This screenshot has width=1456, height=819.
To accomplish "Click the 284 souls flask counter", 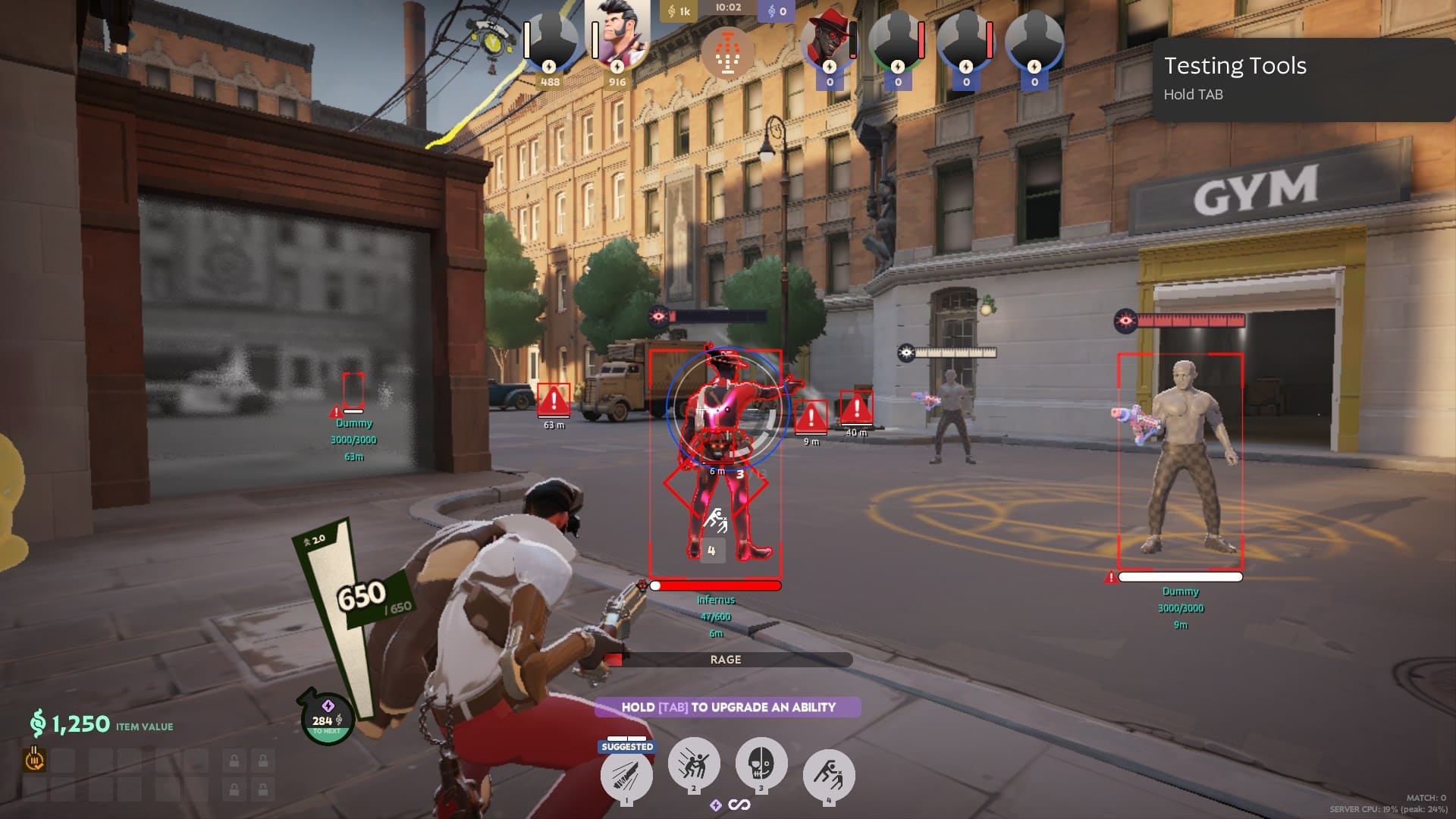I will tap(328, 720).
